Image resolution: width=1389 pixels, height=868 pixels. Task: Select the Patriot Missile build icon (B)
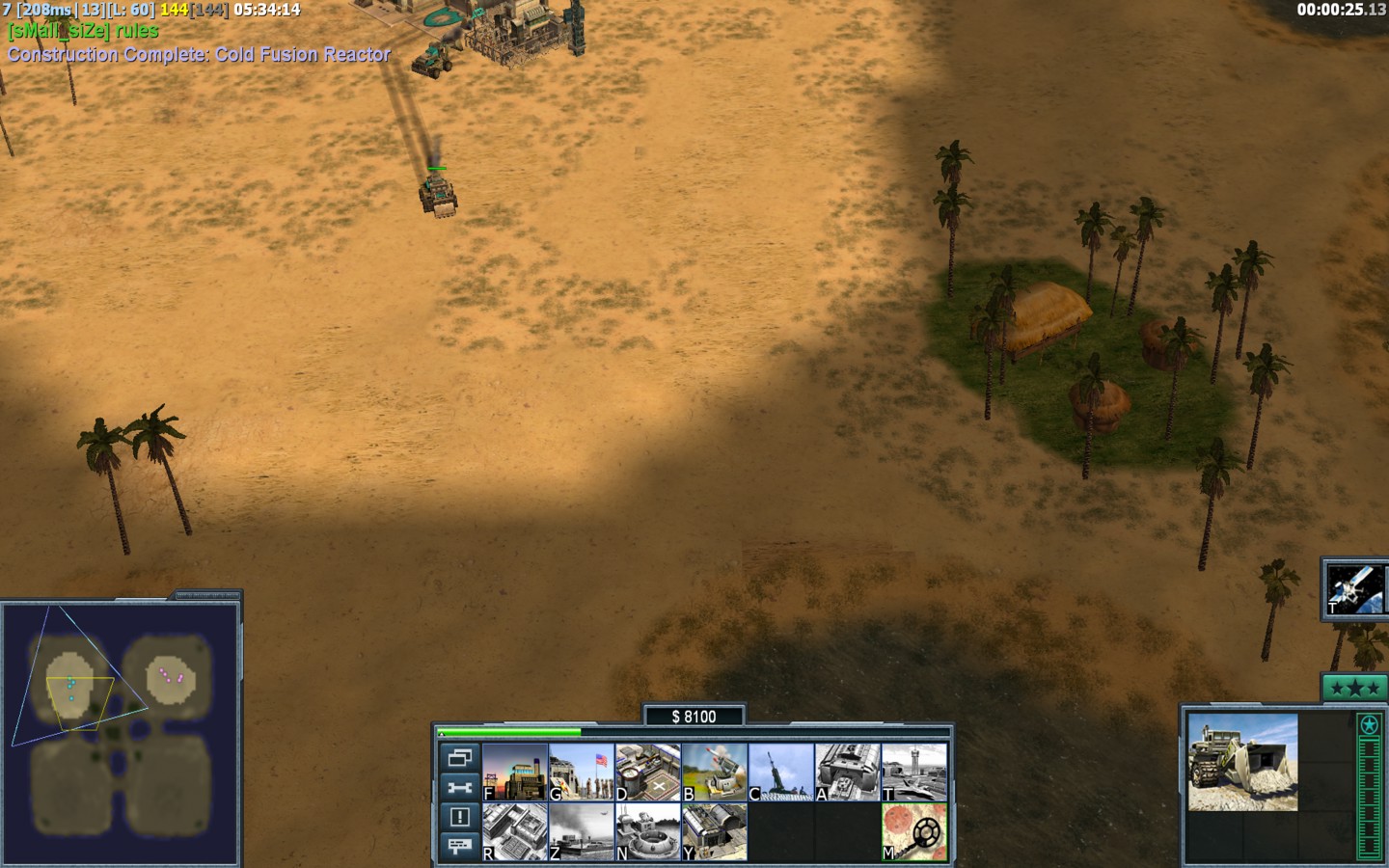click(x=715, y=772)
